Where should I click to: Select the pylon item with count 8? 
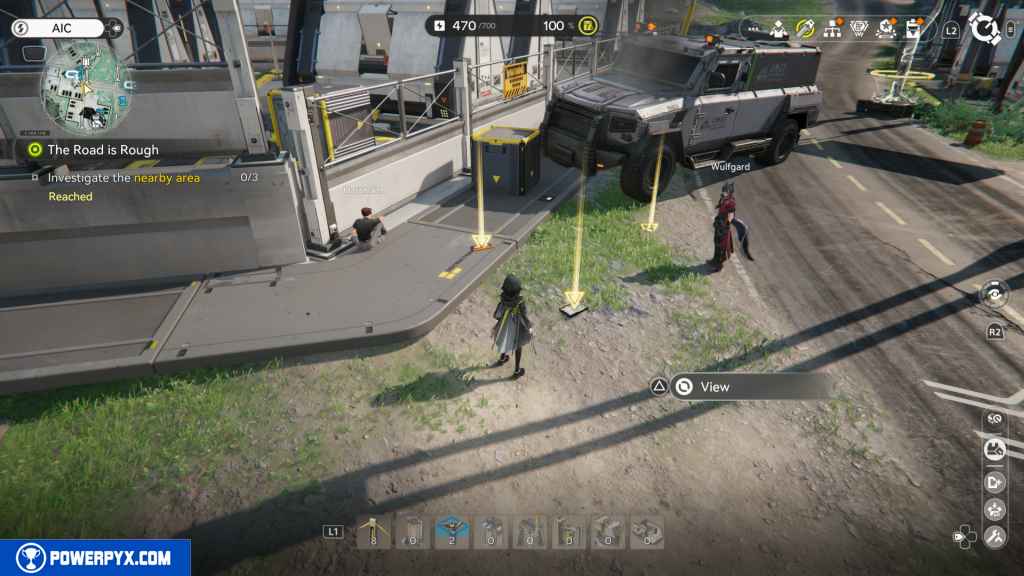(373, 531)
